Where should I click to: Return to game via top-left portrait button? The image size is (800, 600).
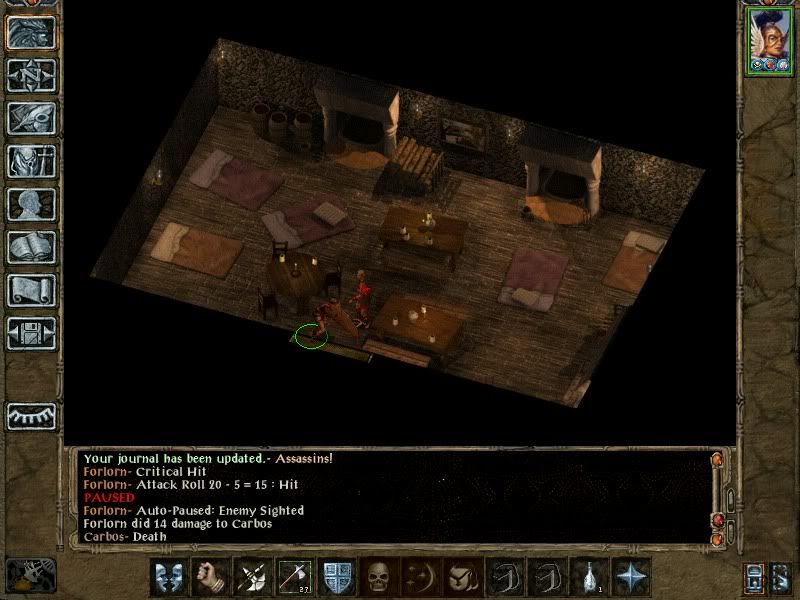31,31
